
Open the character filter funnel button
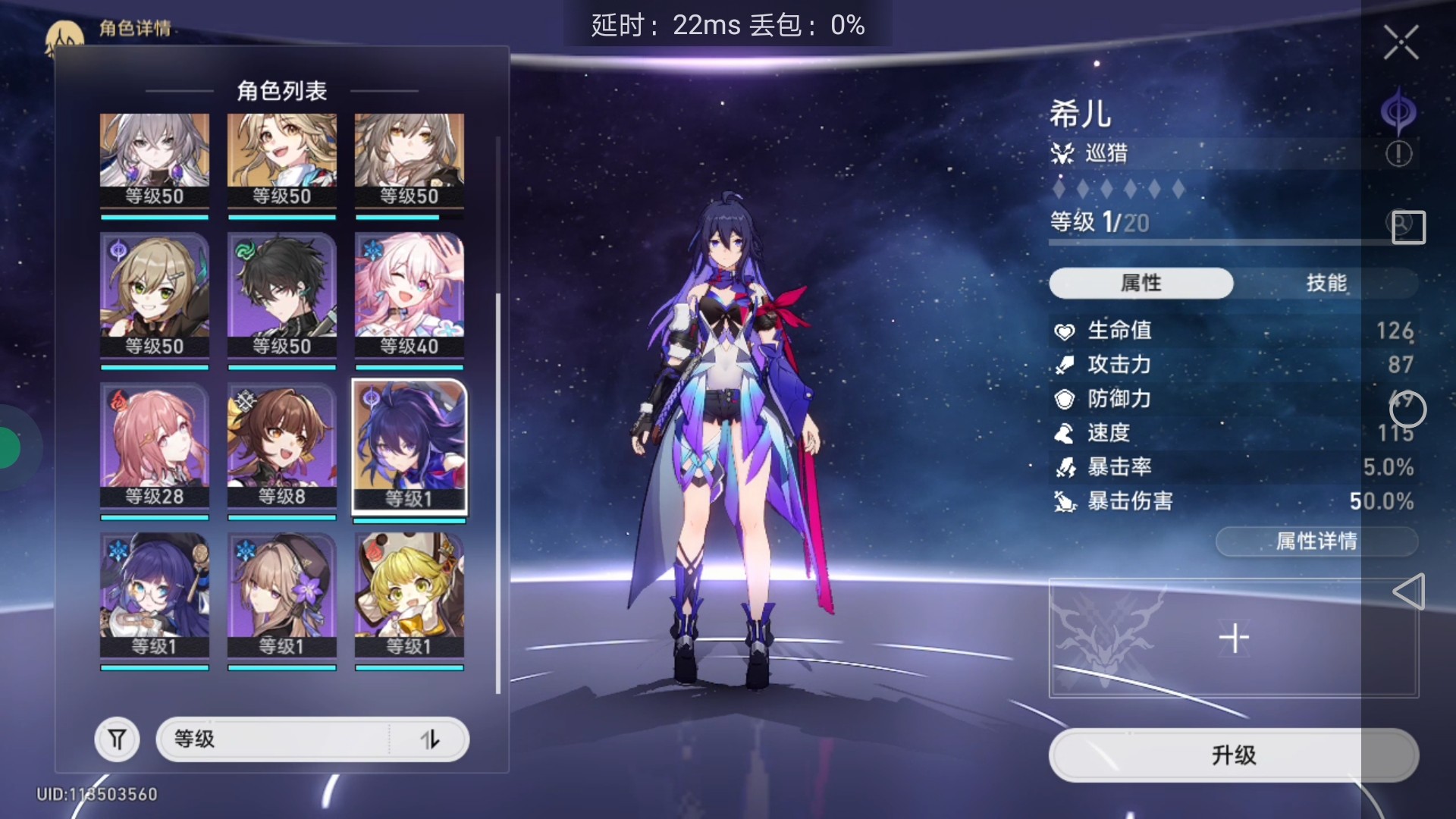click(117, 739)
